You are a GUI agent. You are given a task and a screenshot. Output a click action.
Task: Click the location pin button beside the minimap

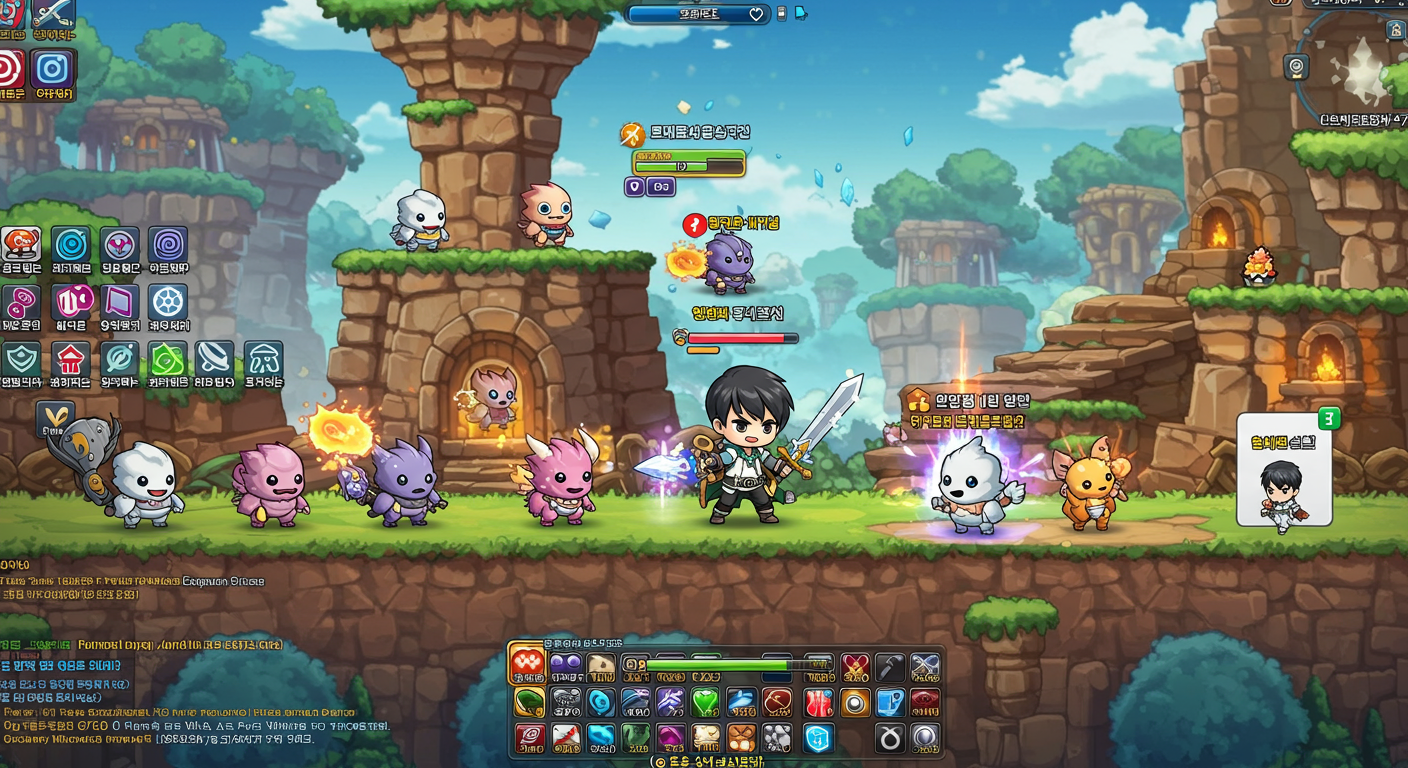pyautogui.click(x=1296, y=67)
